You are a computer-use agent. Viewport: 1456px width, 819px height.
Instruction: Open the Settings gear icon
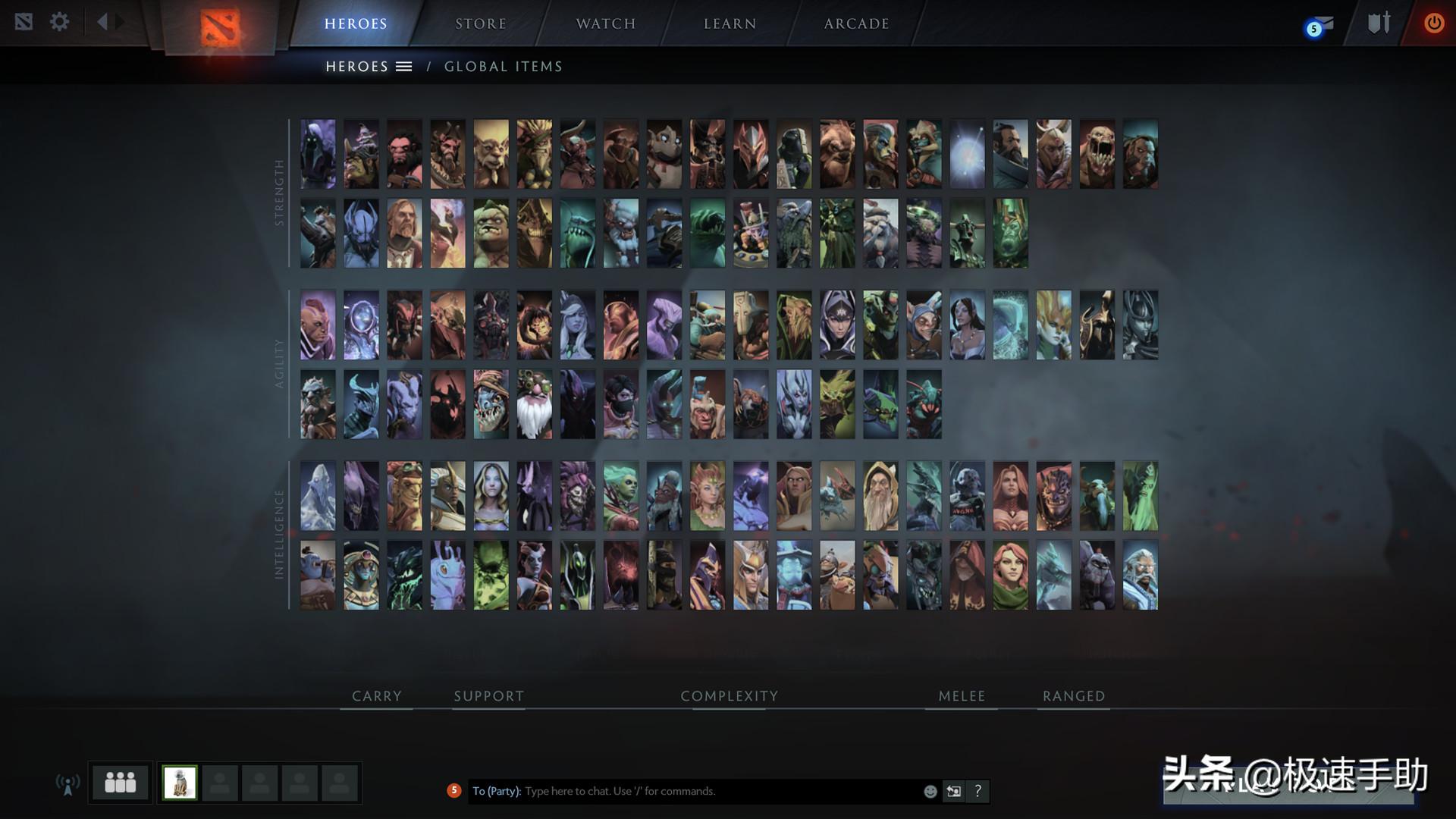pos(59,22)
